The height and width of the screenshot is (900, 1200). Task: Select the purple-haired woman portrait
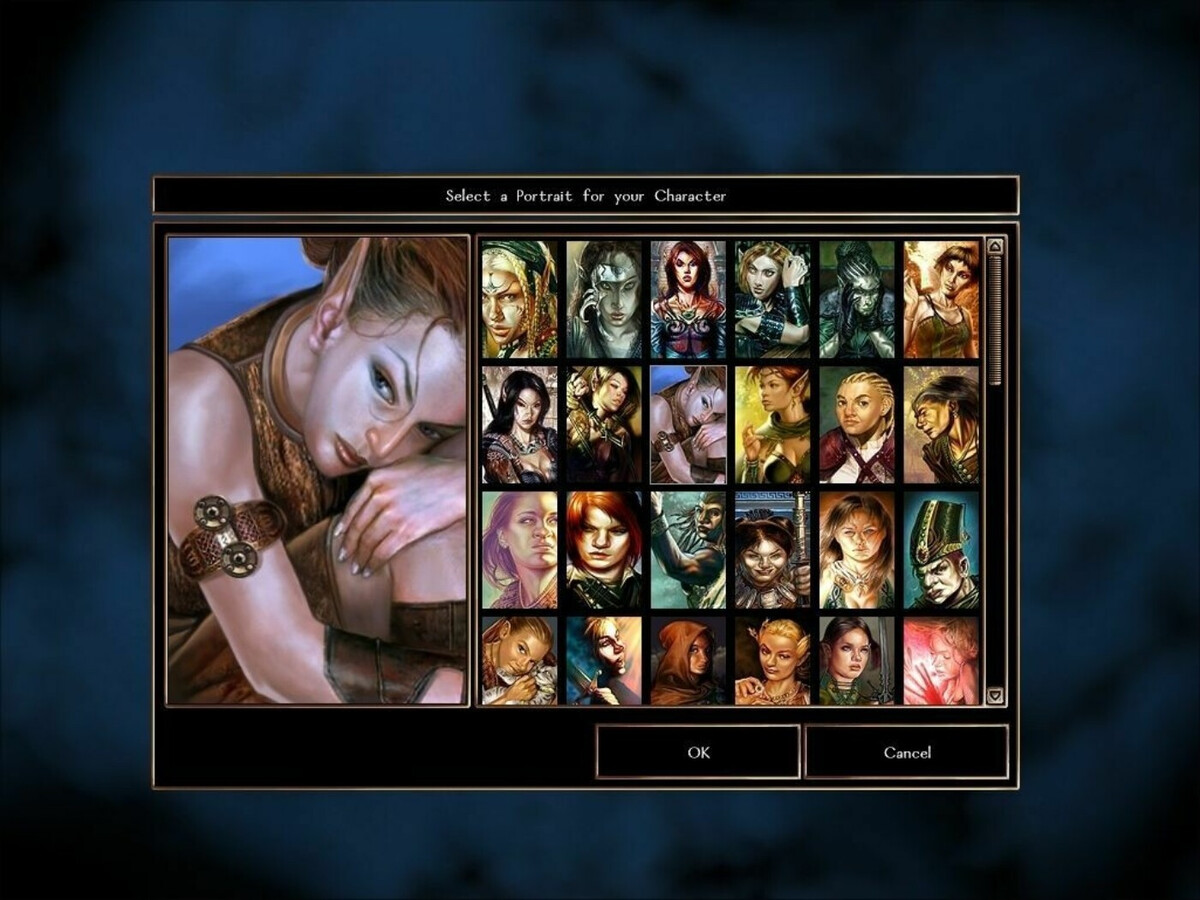[520, 550]
